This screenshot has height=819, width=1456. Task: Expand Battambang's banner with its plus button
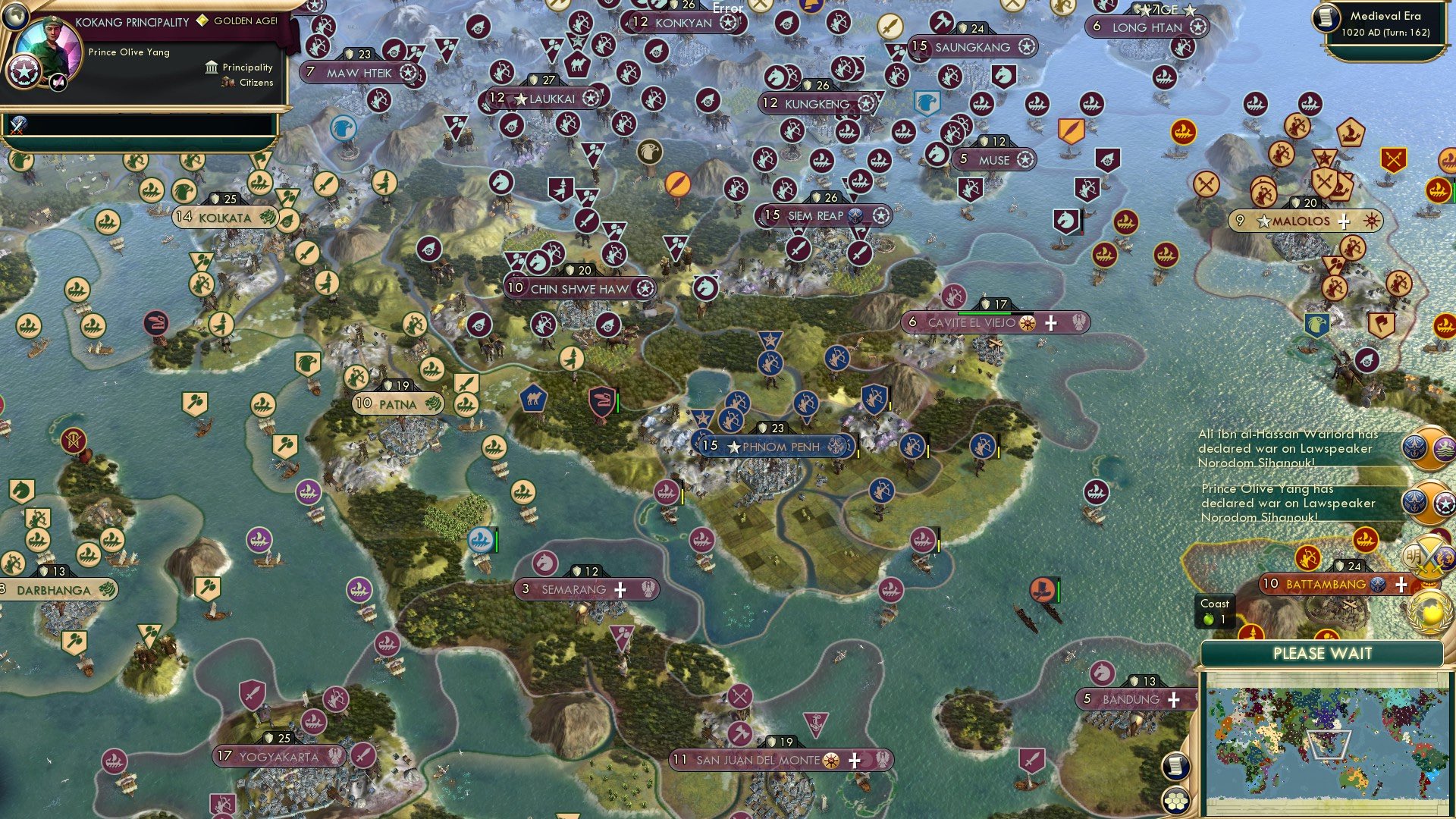point(1401,585)
